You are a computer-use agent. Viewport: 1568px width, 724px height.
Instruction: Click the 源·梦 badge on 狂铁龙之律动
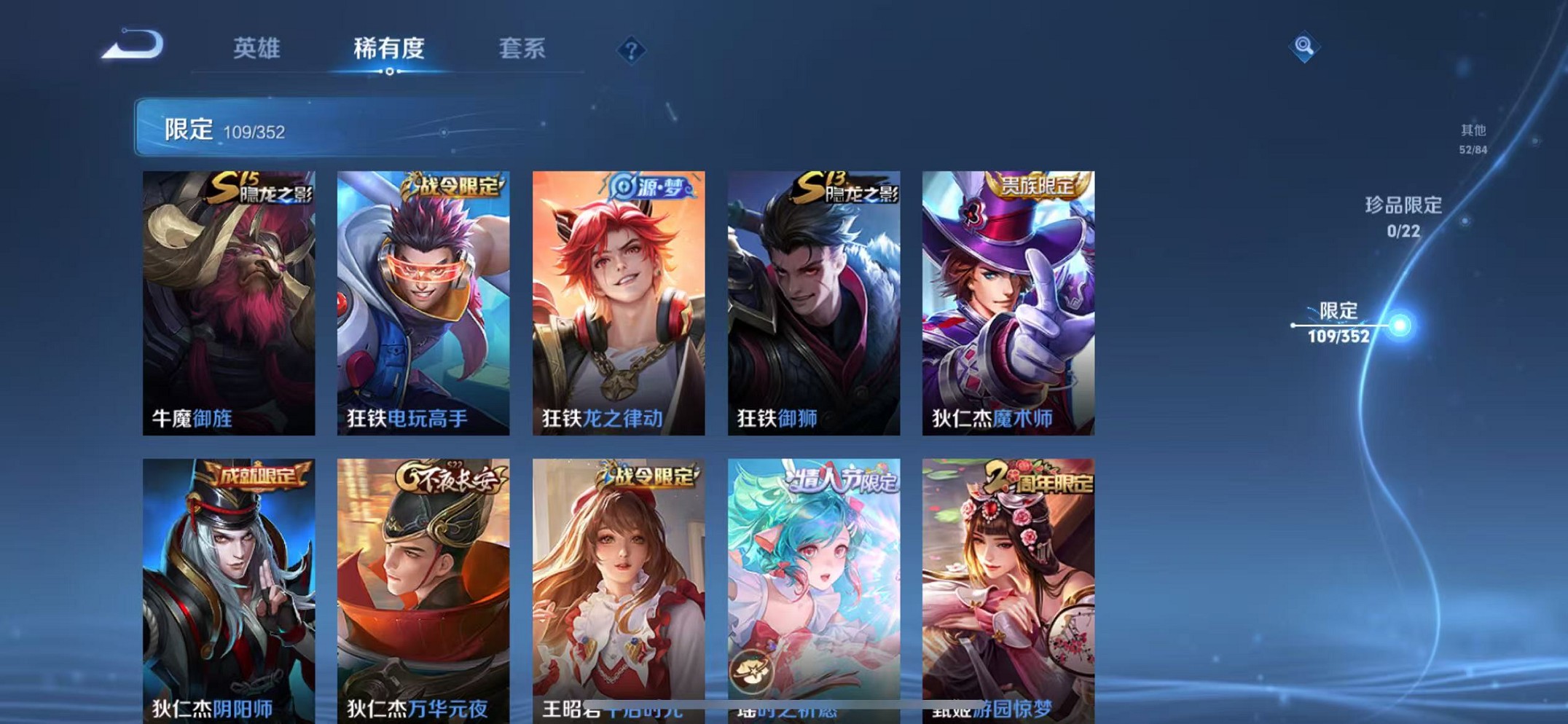648,186
